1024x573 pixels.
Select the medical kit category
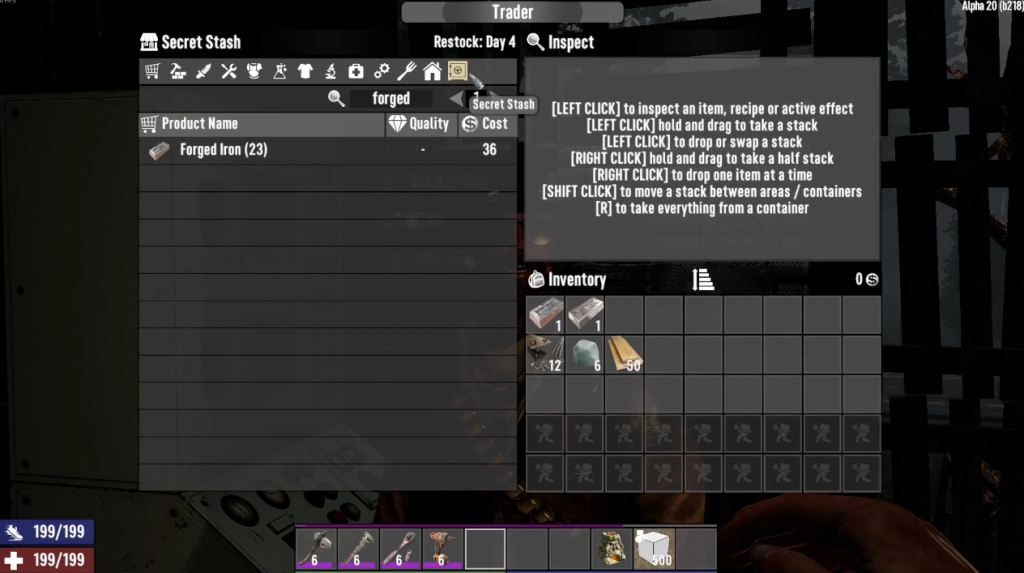pos(356,71)
